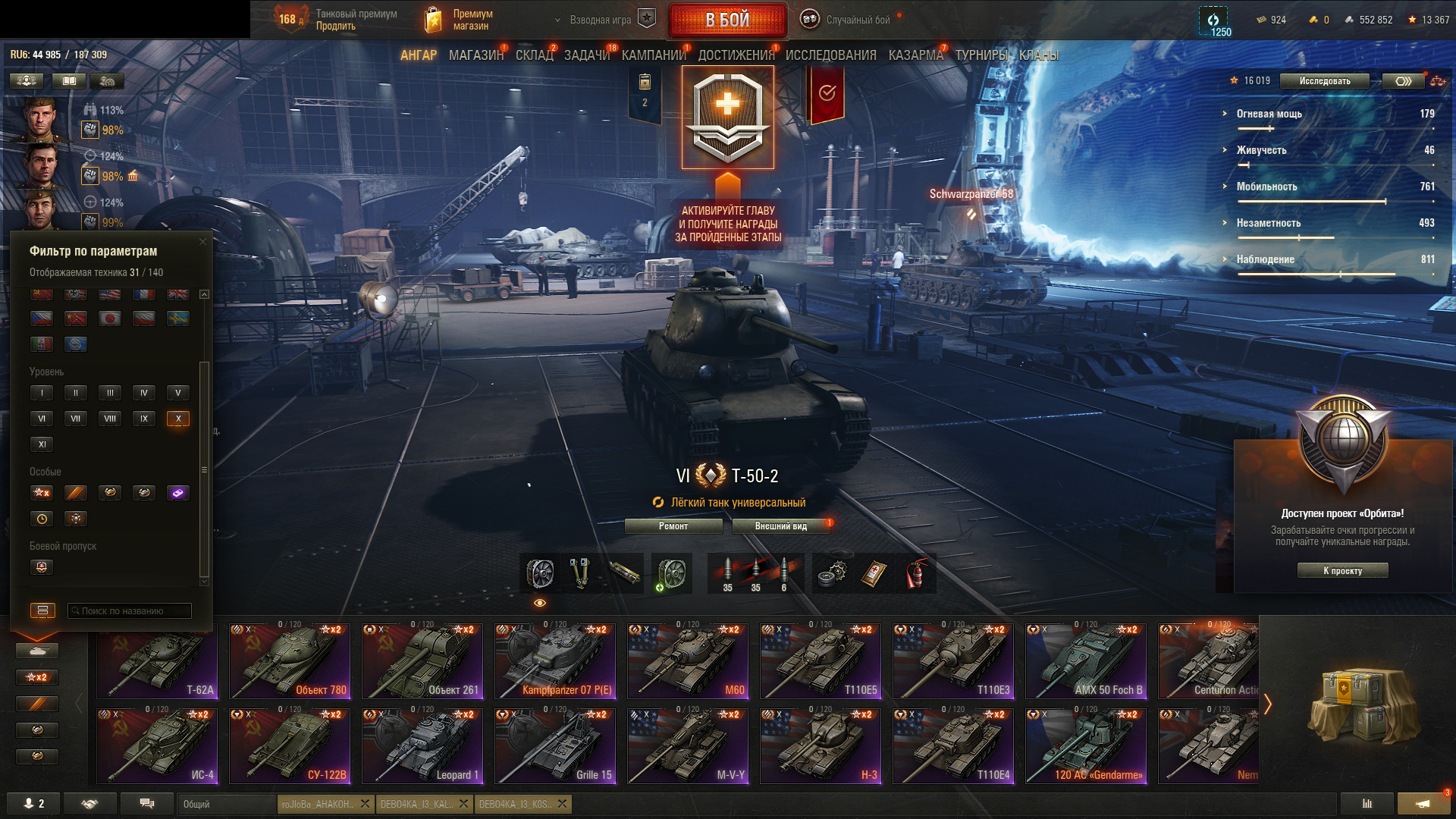Image resolution: width=1456 pixels, height=819 pixels.
Task: Close the filter parameters panel
Action: click(x=202, y=242)
